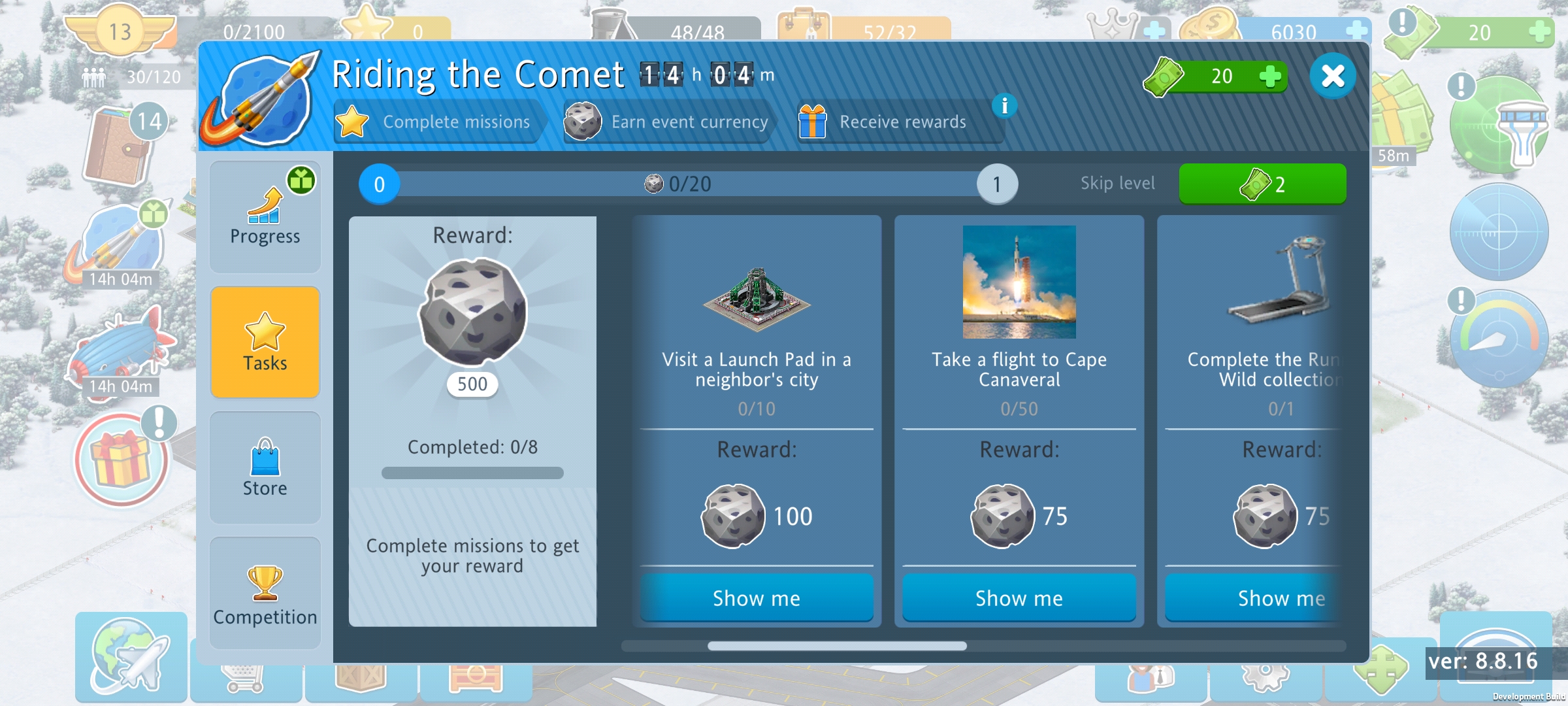The width and height of the screenshot is (1568, 706).
Task: Show me the Launch Pad visit mission
Action: 756,598
